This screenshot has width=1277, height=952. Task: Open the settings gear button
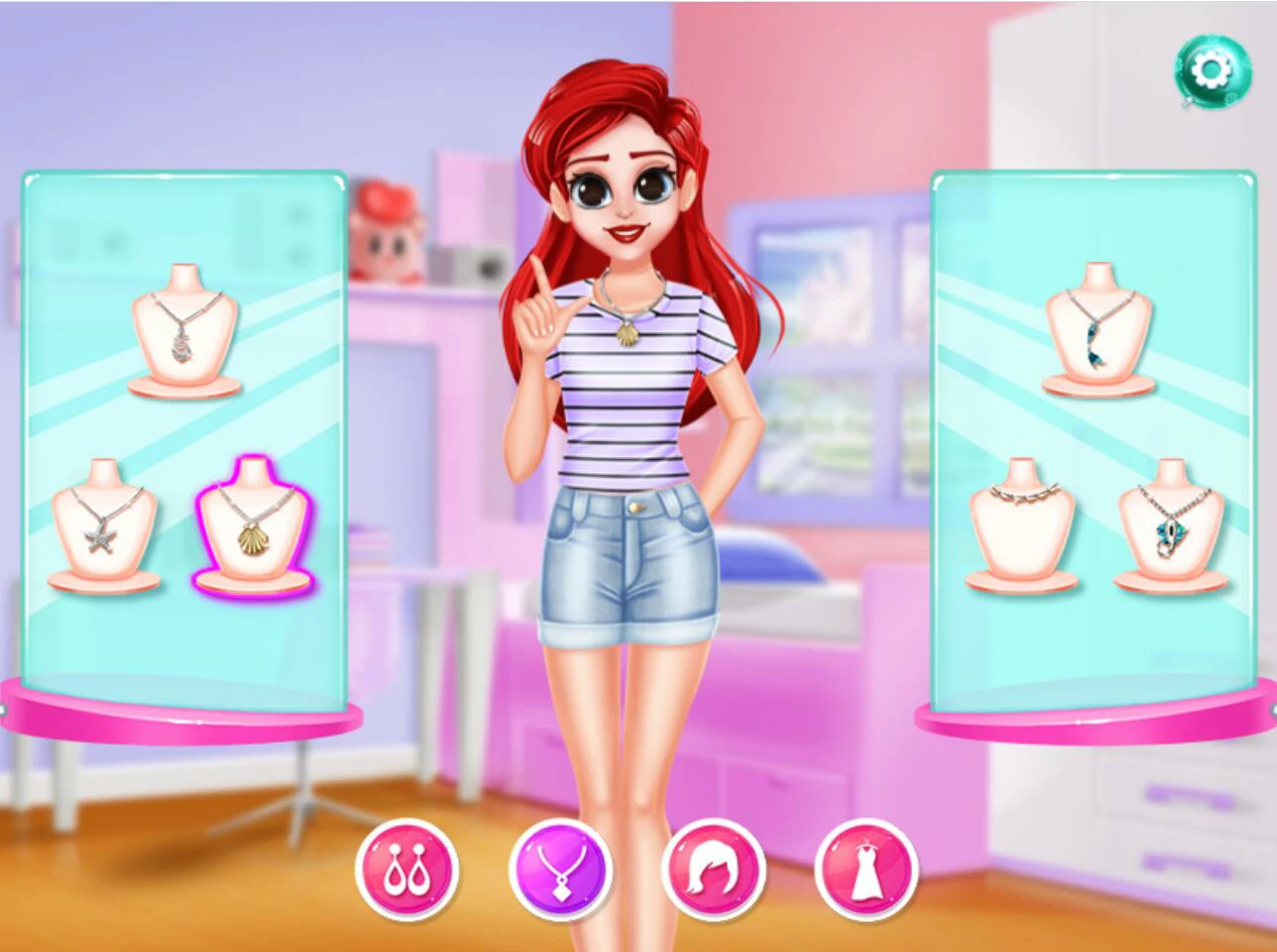[x=1212, y=71]
